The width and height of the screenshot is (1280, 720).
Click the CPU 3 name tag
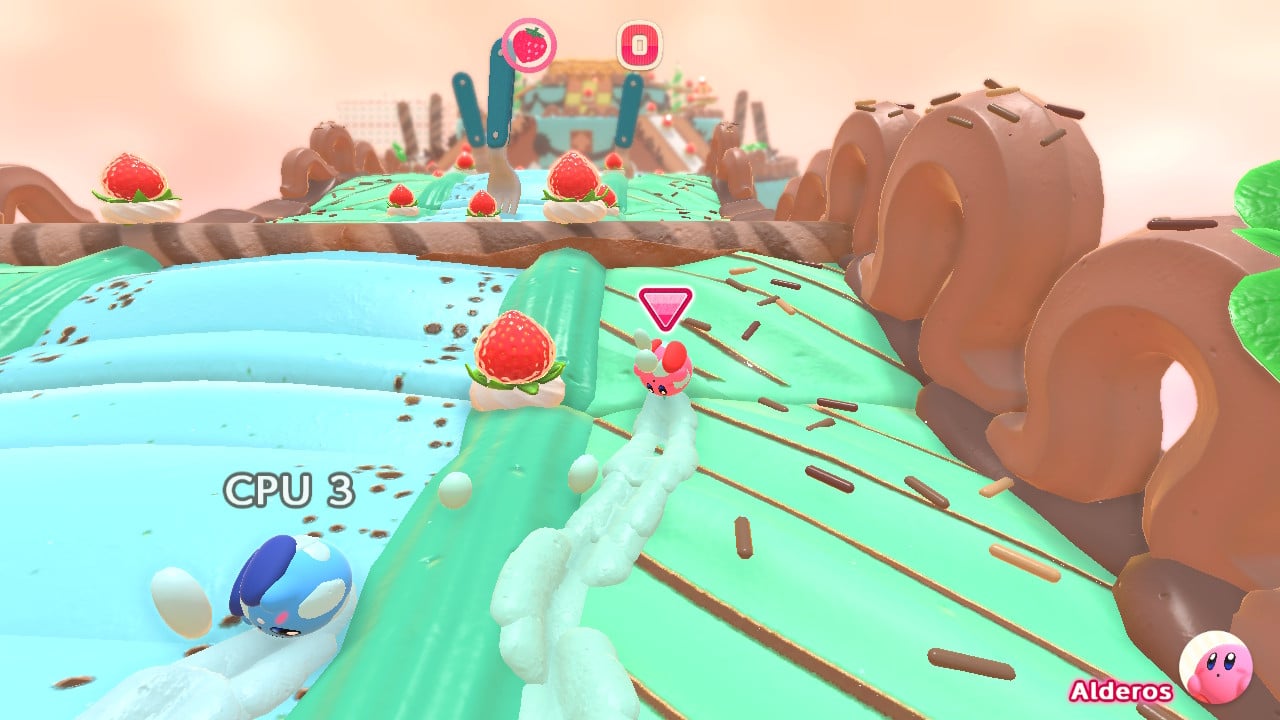289,490
